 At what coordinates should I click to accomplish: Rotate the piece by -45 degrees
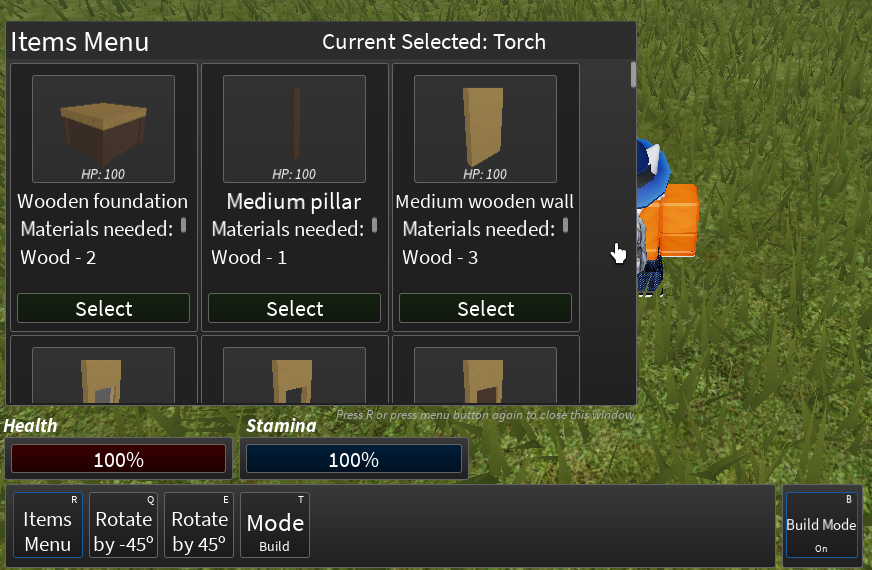123,525
